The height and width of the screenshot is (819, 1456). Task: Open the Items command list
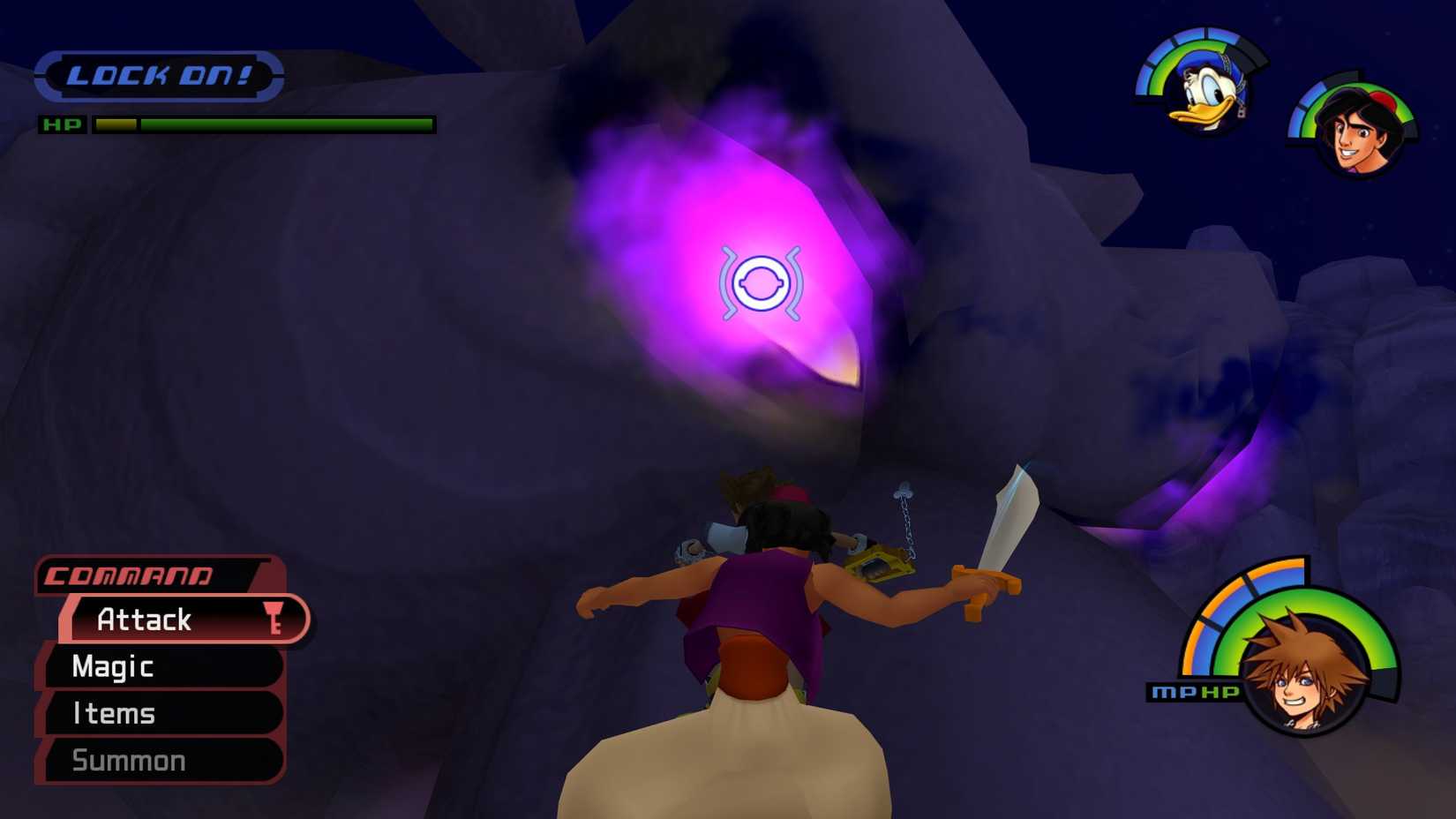coord(115,713)
